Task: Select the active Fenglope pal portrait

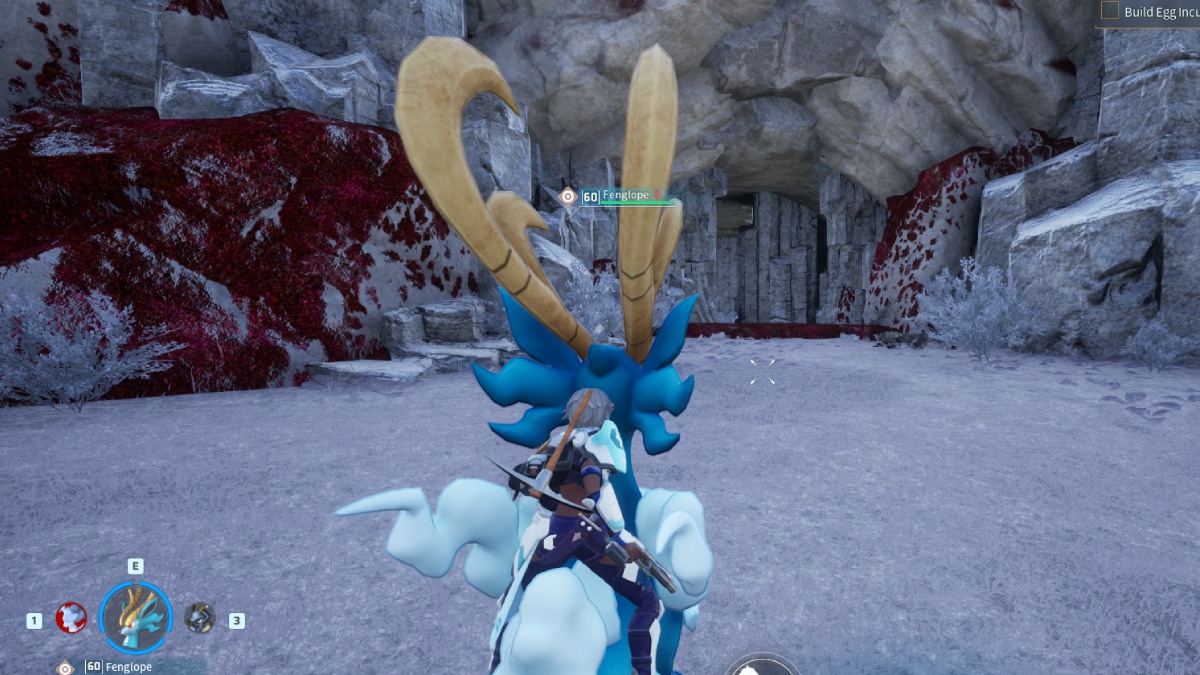Action: (x=136, y=618)
